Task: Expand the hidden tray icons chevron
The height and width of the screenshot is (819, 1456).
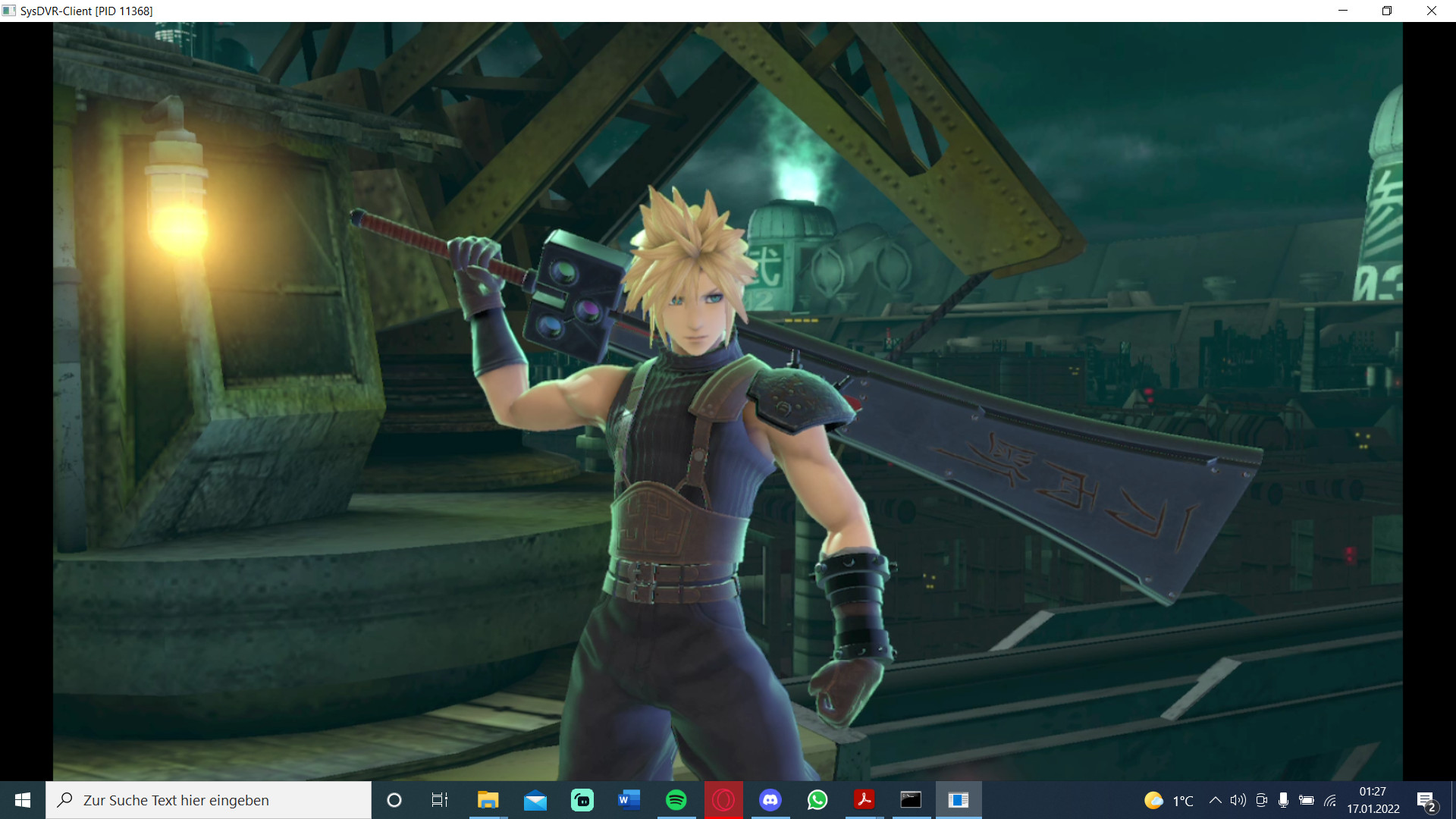Action: point(1216,800)
